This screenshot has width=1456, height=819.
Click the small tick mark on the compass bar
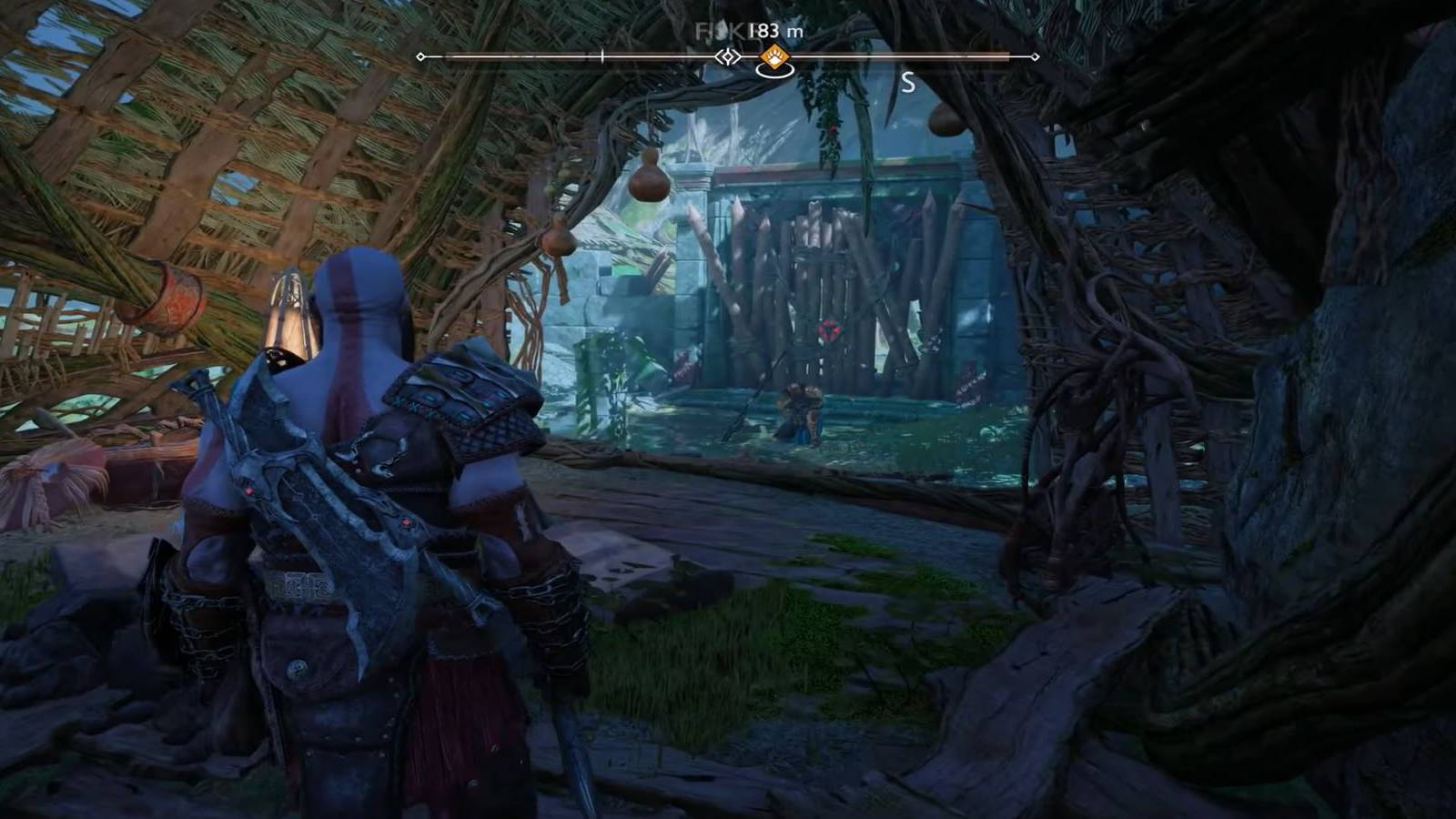coord(602,55)
